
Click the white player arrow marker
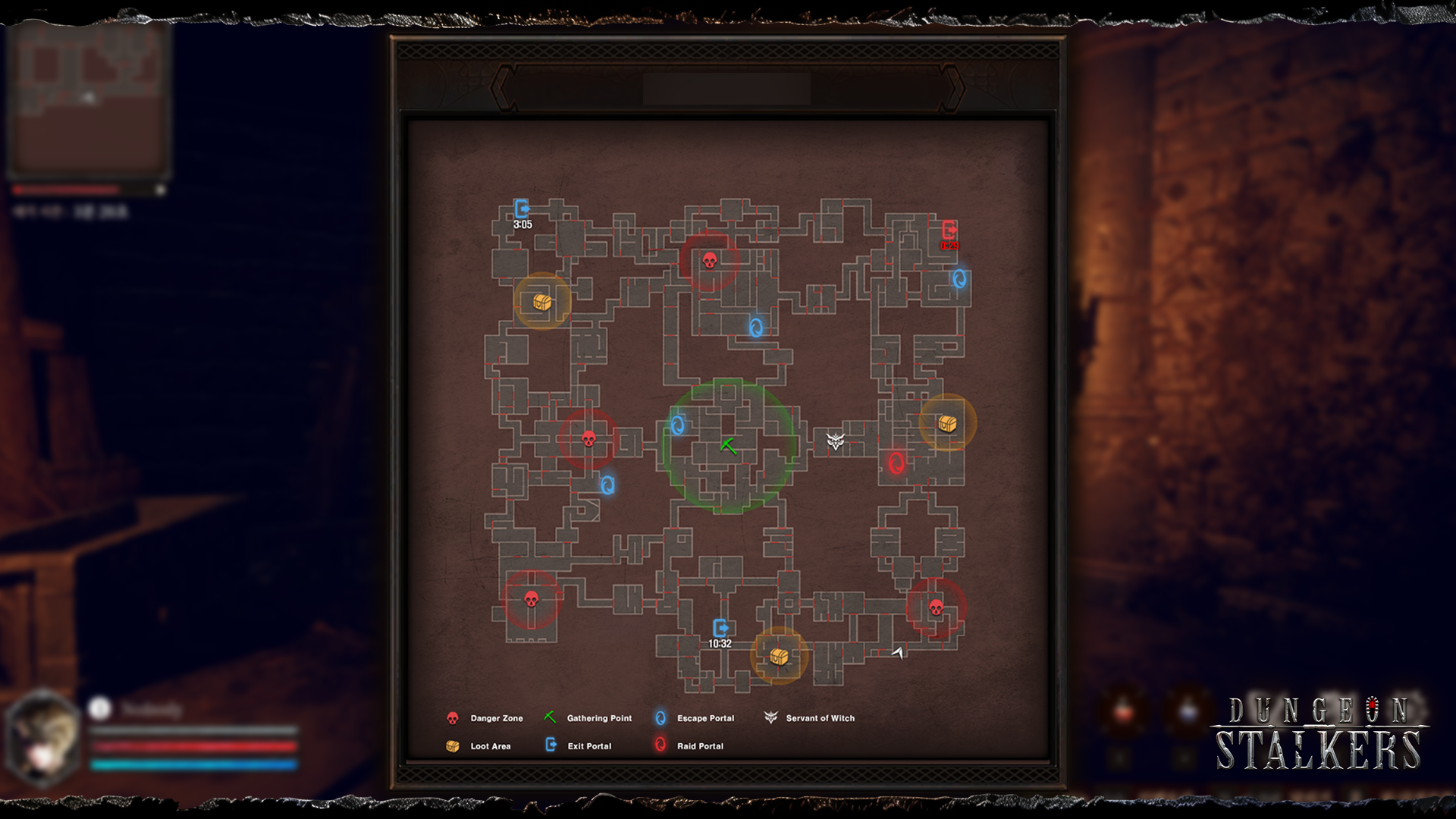[897, 653]
